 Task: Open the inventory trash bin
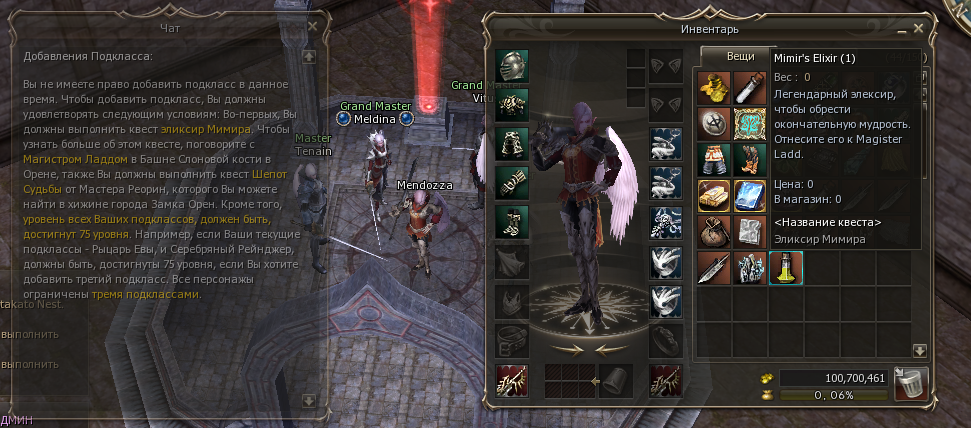(x=912, y=382)
